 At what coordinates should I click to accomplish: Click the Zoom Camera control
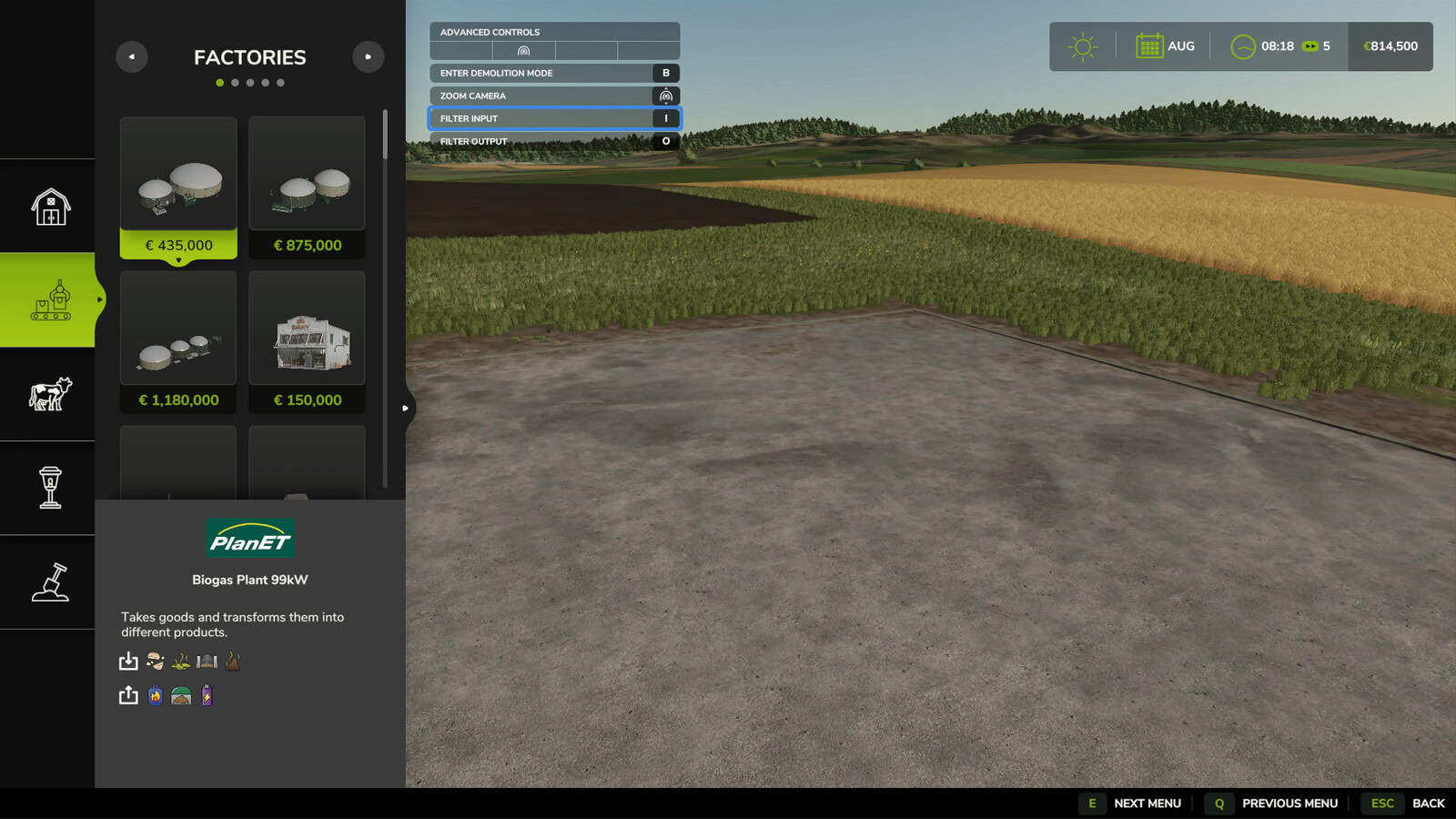pos(554,96)
